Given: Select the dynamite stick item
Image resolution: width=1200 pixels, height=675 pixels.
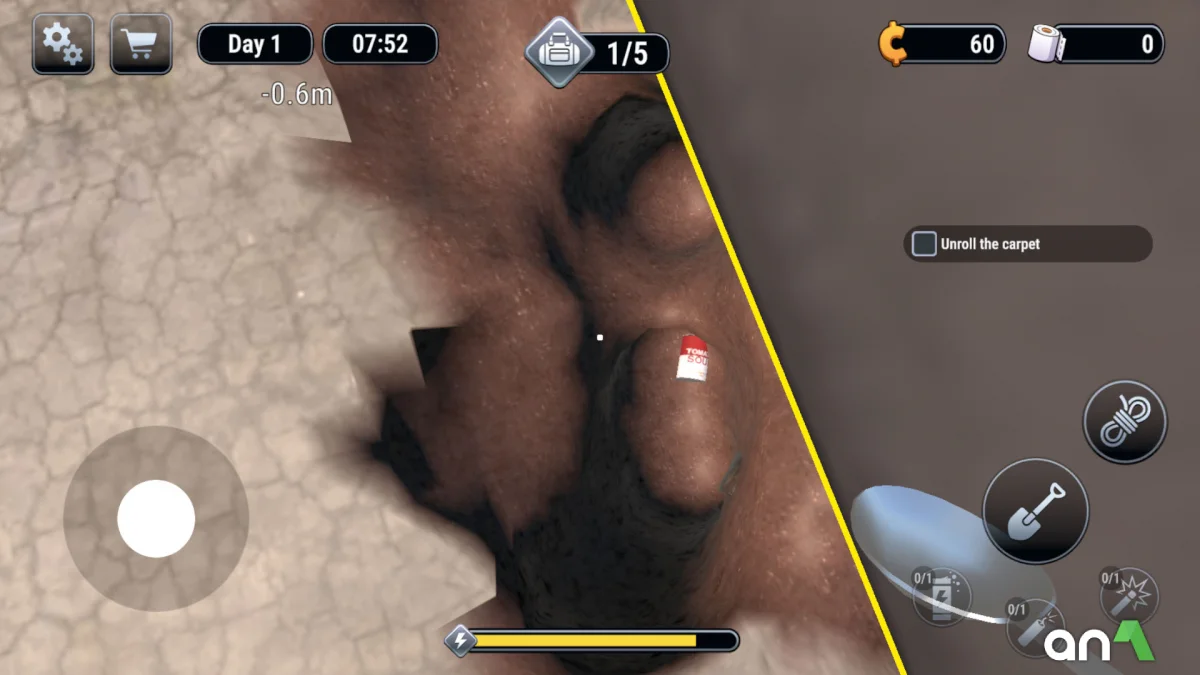Looking at the screenshot, I should pos(1033,627).
